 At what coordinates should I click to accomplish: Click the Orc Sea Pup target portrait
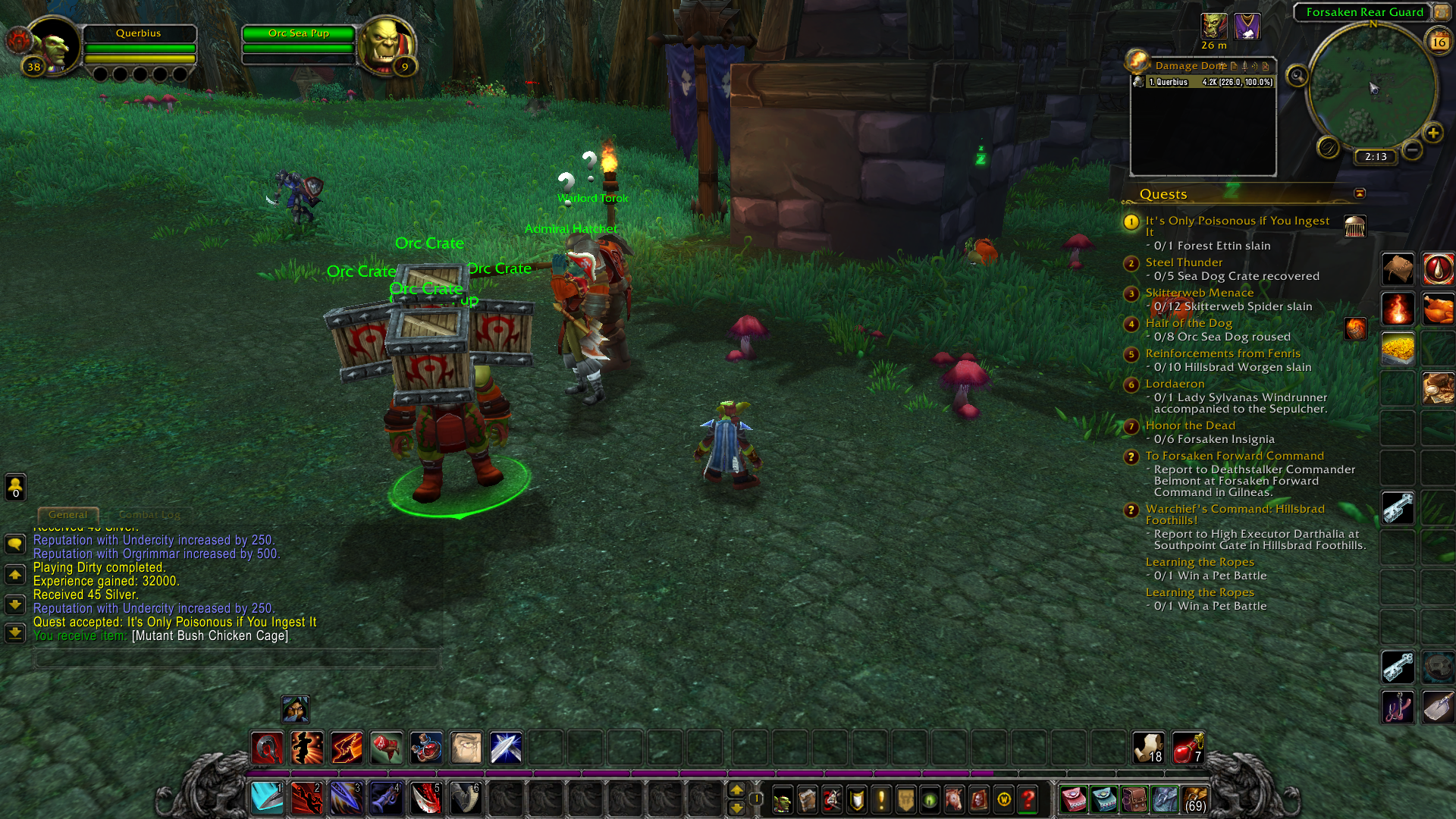coord(386,44)
